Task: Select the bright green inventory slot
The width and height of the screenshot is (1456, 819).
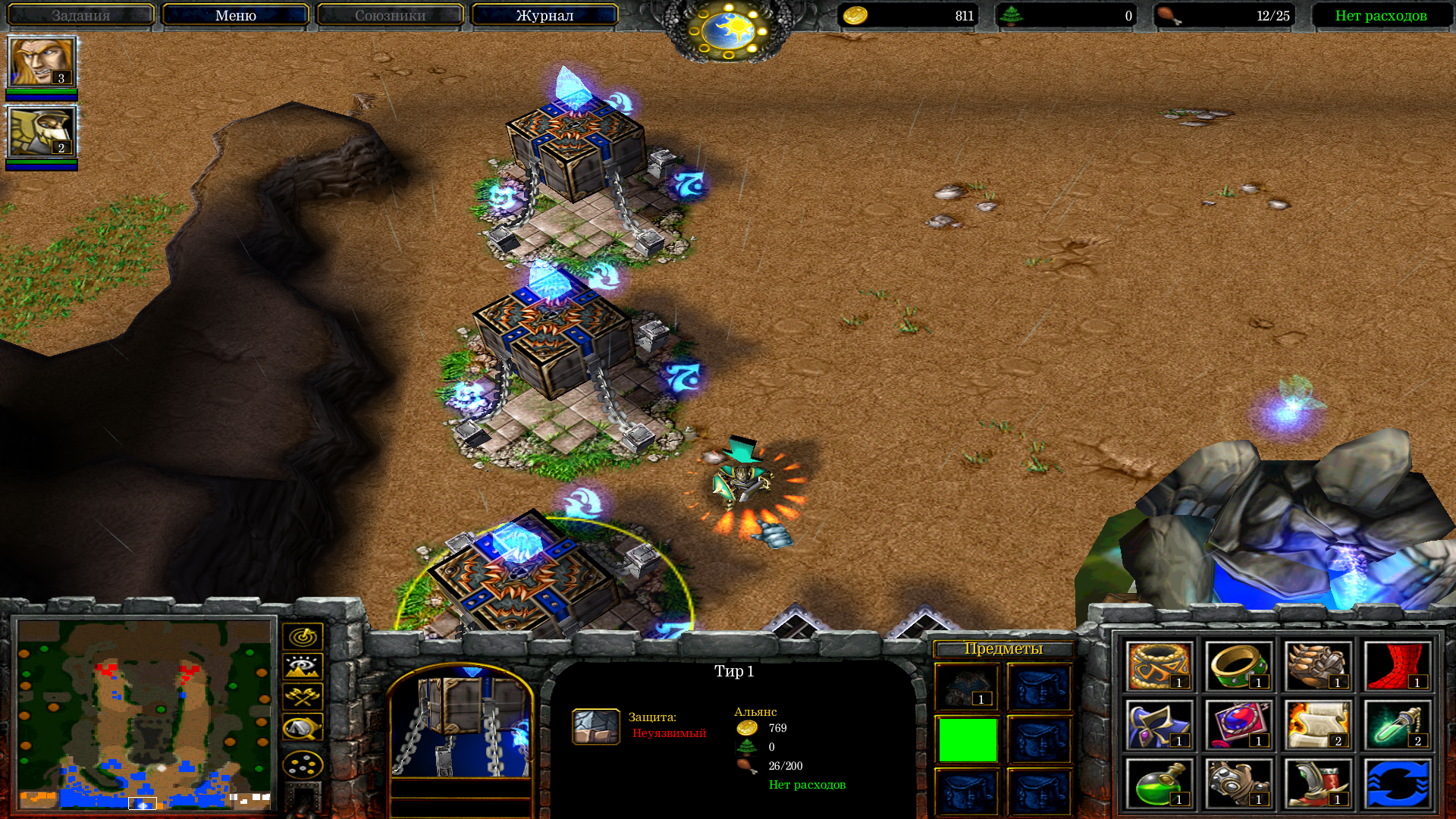Action: tap(968, 739)
